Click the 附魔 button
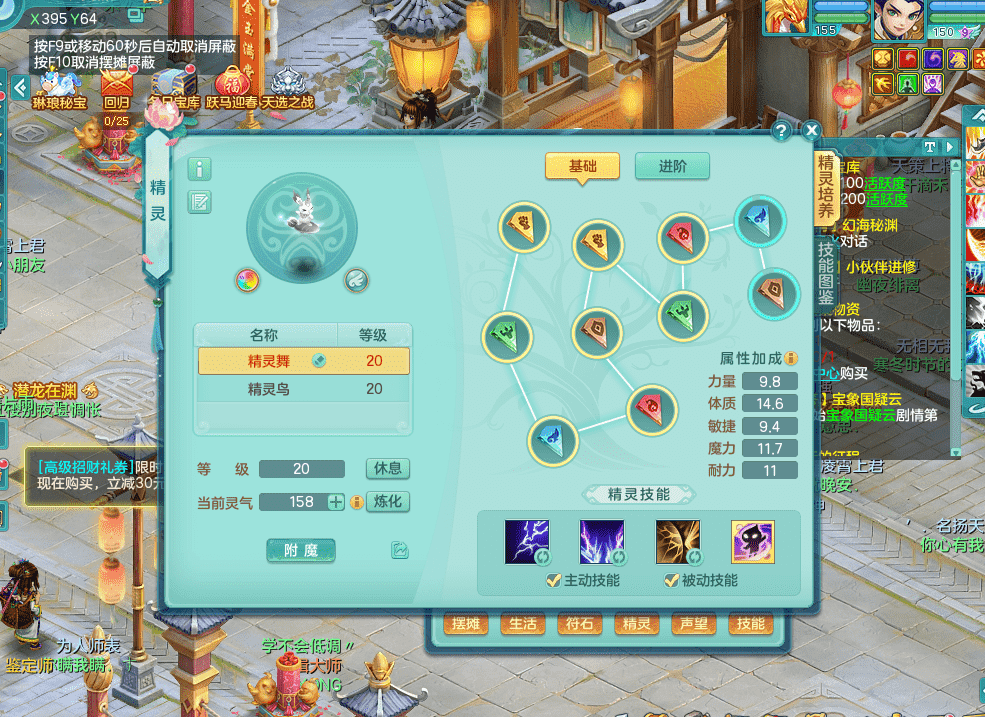This screenshot has height=717, width=985. click(x=301, y=550)
